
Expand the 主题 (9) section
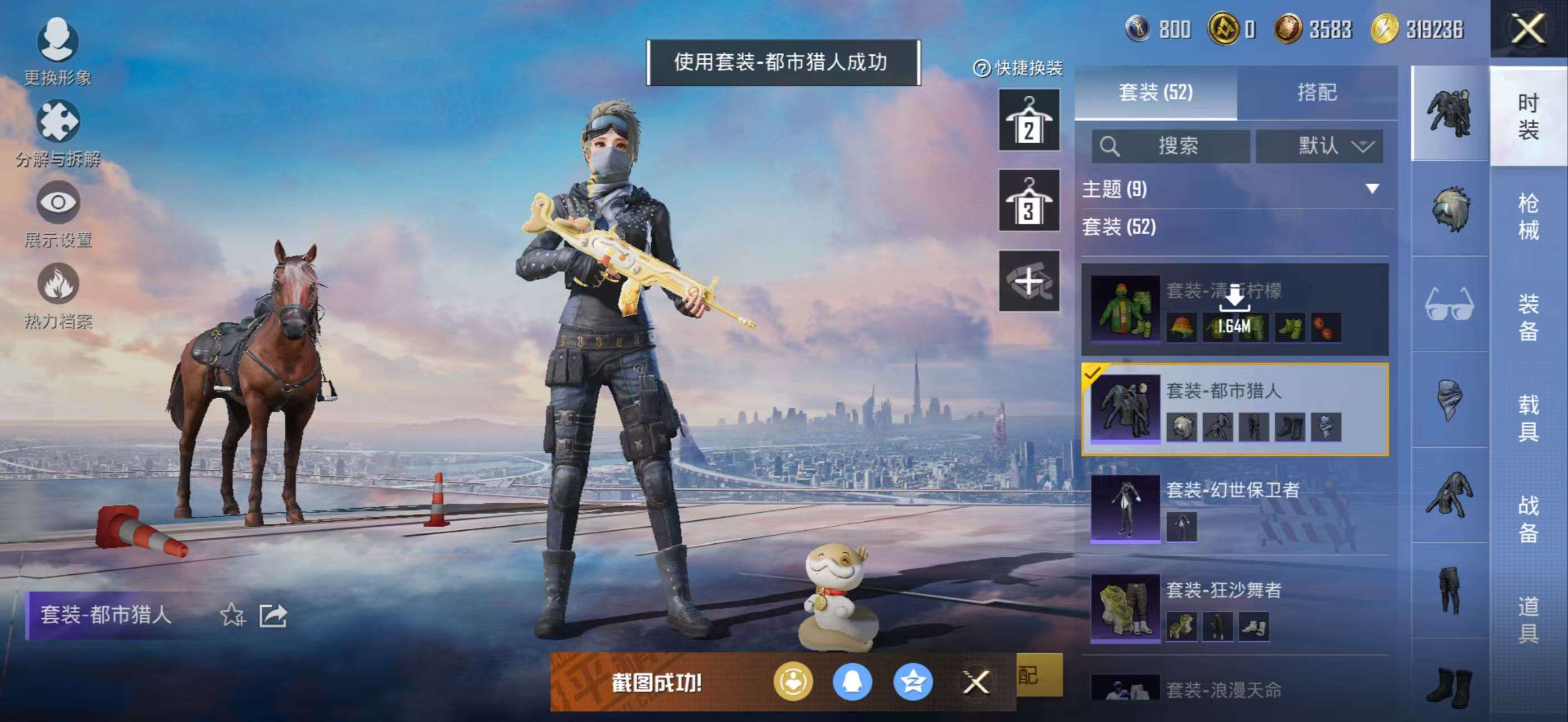[x=1372, y=189]
